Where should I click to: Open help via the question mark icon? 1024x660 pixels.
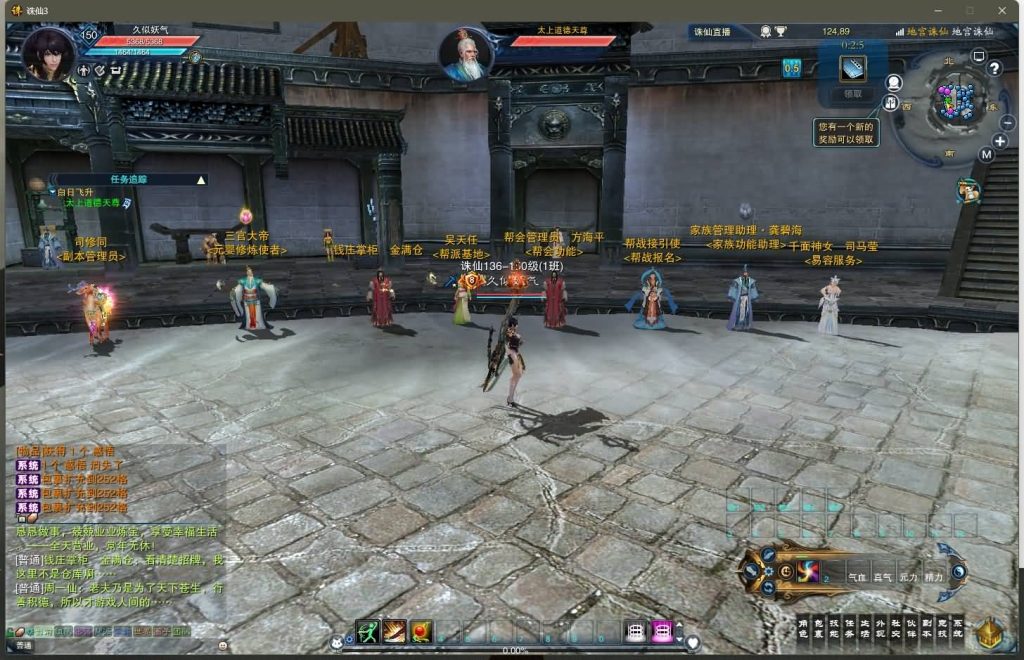994,68
